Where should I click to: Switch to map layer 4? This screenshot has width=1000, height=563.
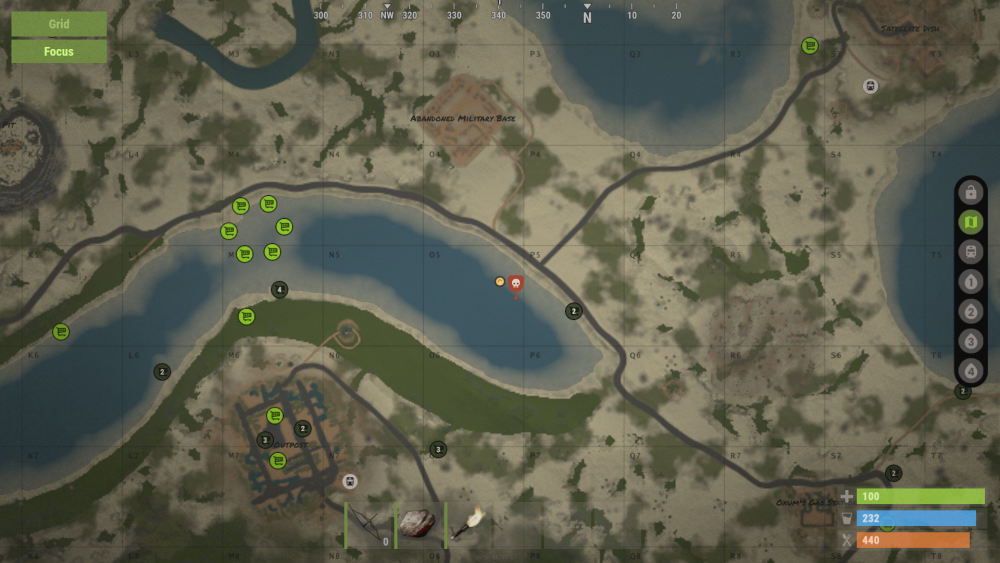pos(970,371)
